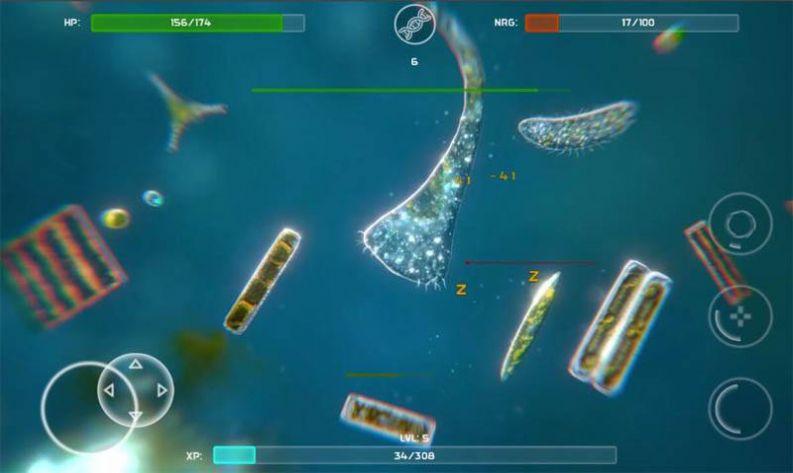
Task: Activate the crosshair attack button
Action: [x=740, y=316]
